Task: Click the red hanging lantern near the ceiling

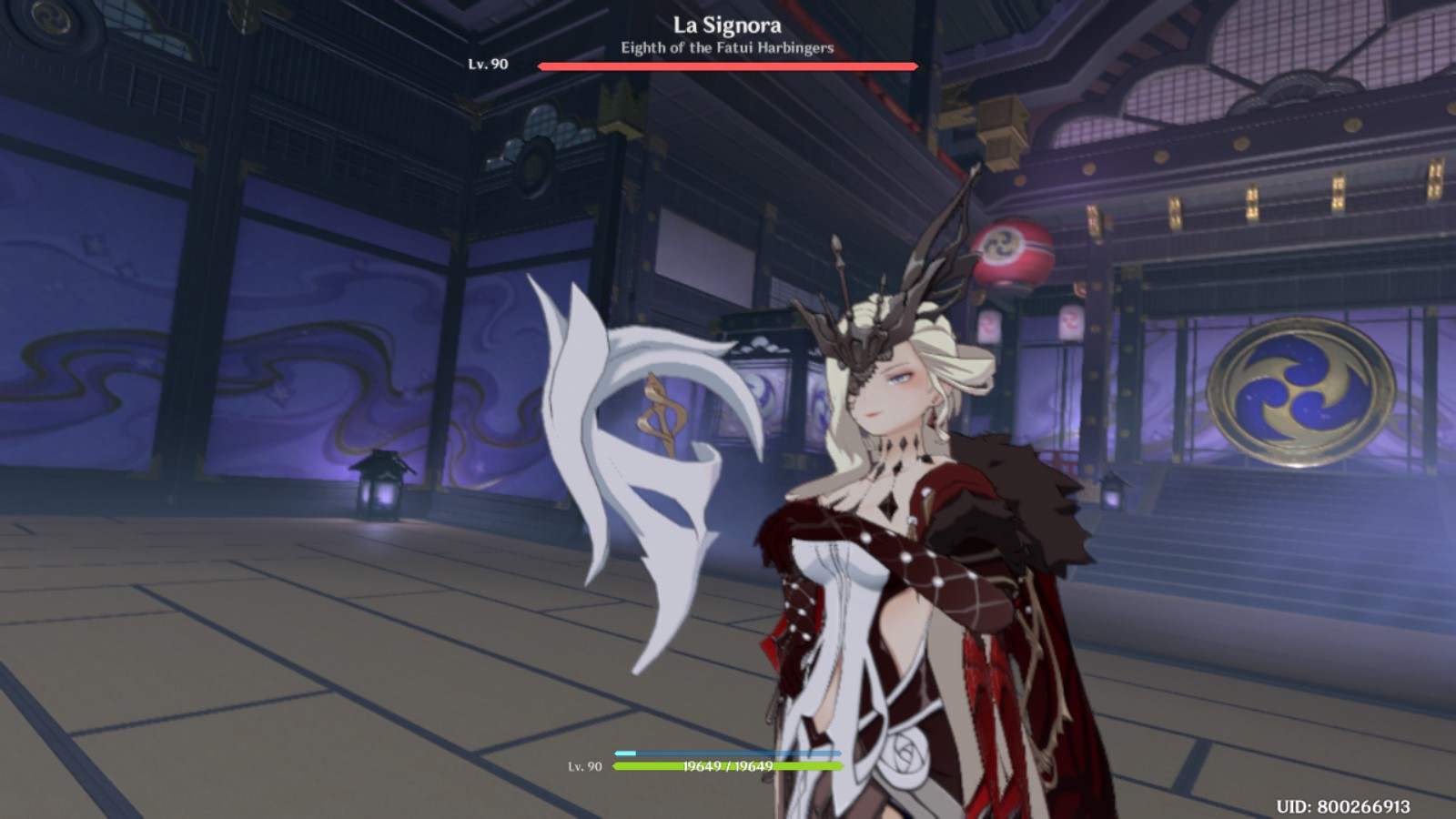Action: point(1013,250)
